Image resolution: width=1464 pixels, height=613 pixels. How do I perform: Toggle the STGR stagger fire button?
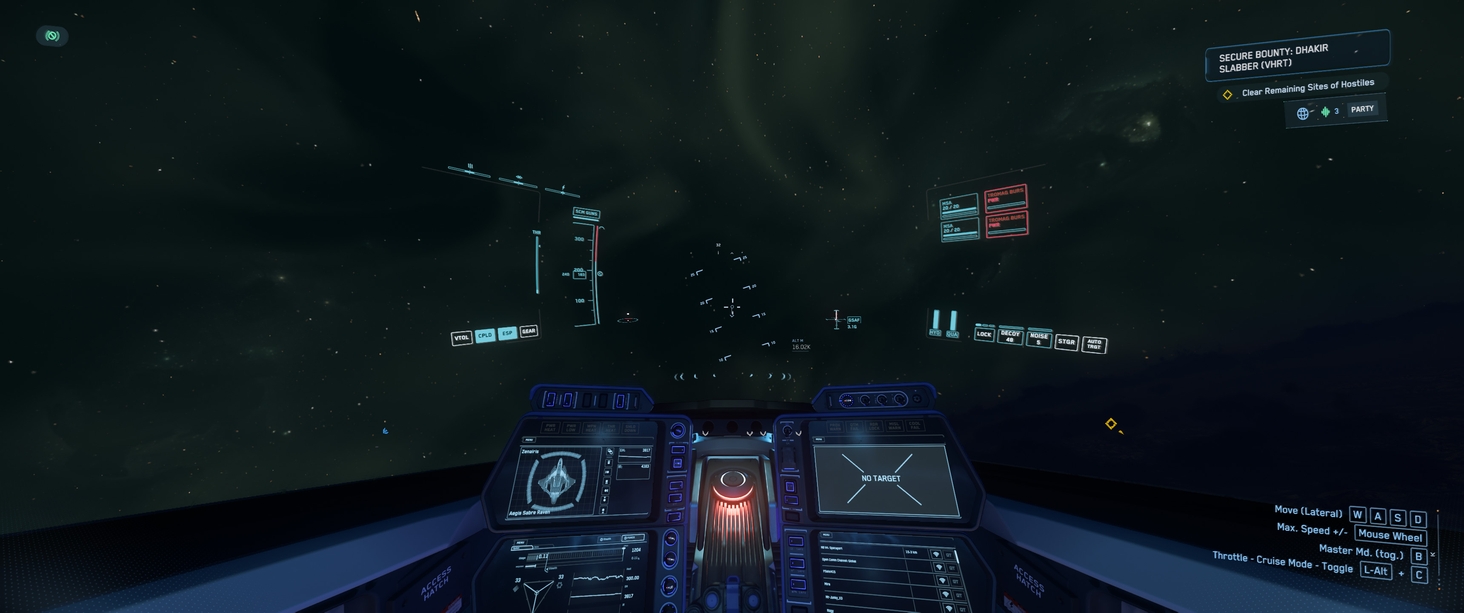pyautogui.click(x=1066, y=342)
